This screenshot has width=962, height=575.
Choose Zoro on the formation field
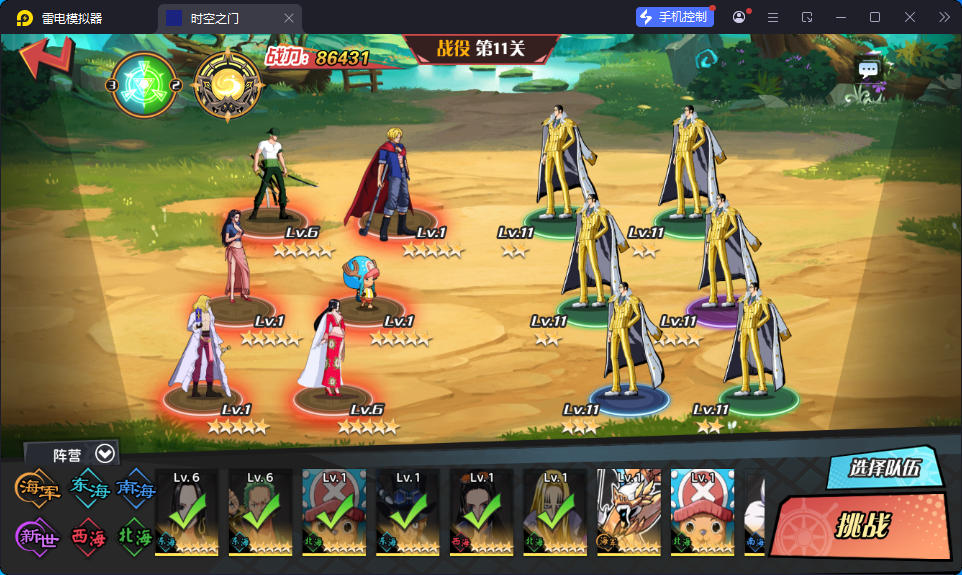coord(270,175)
